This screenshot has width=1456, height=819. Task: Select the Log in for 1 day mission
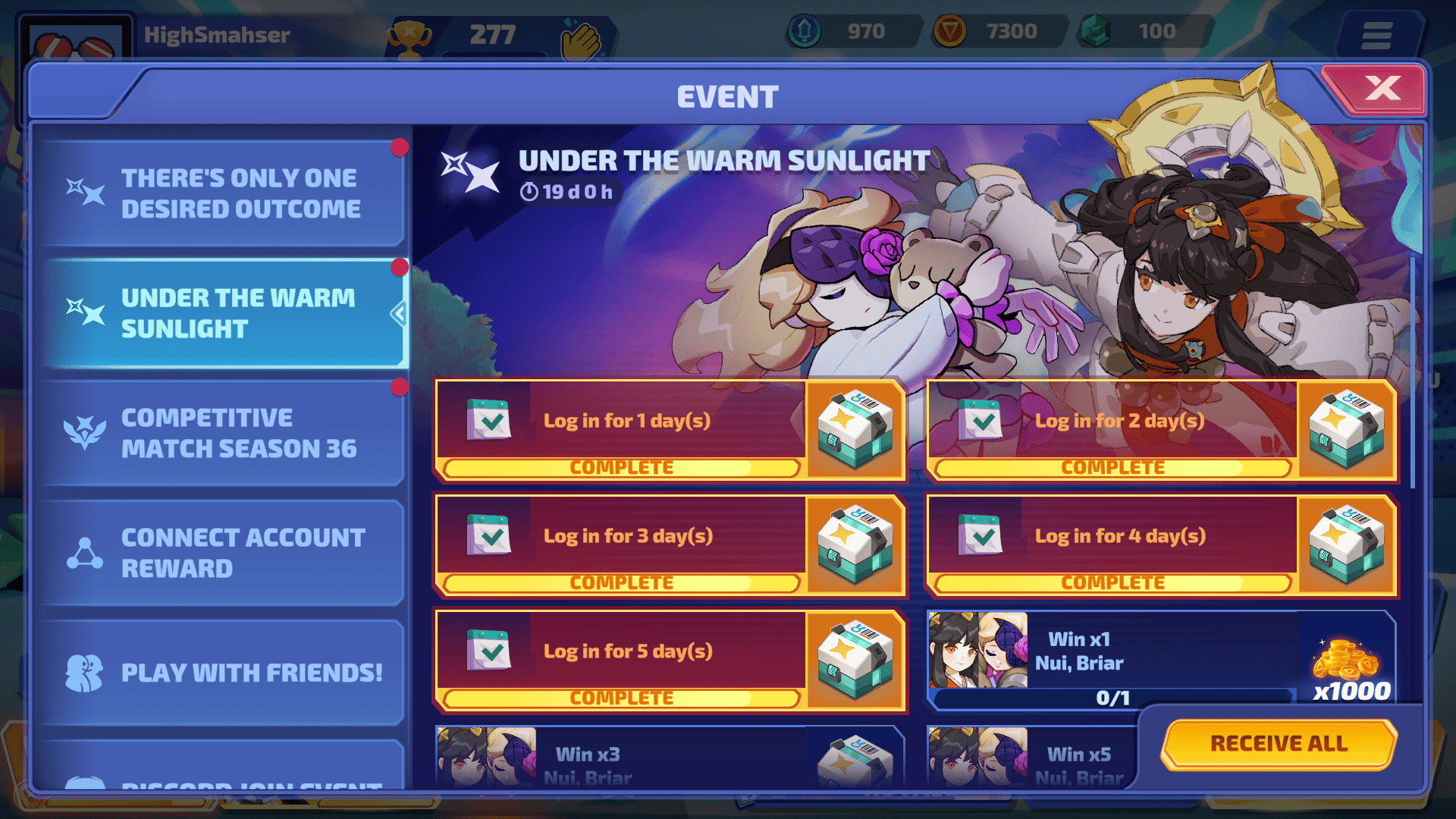click(626, 421)
